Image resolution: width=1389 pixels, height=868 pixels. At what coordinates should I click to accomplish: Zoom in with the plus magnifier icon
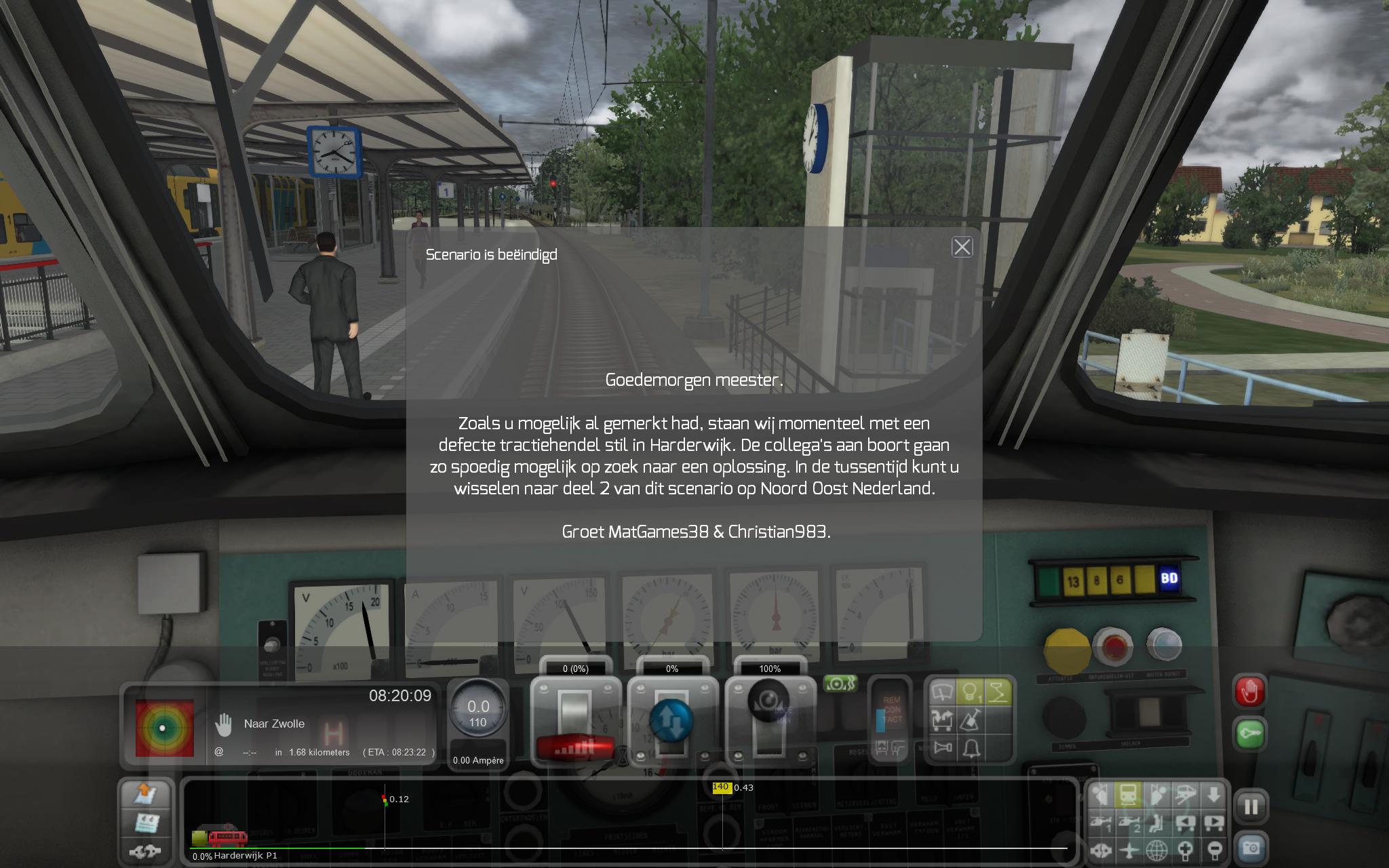1185,850
